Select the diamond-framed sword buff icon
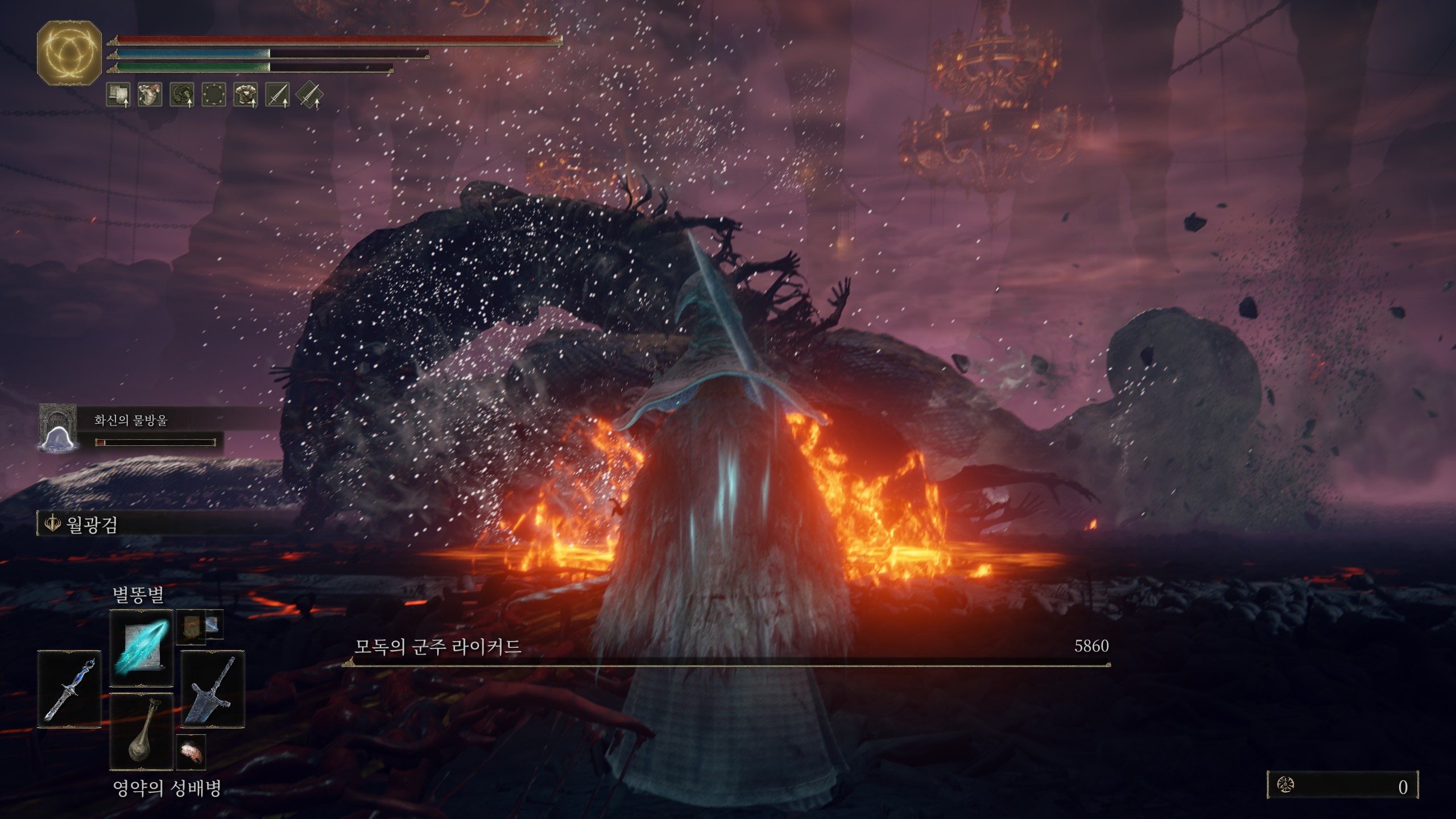This screenshot has width=1456, height=819. tap(309, 94)
